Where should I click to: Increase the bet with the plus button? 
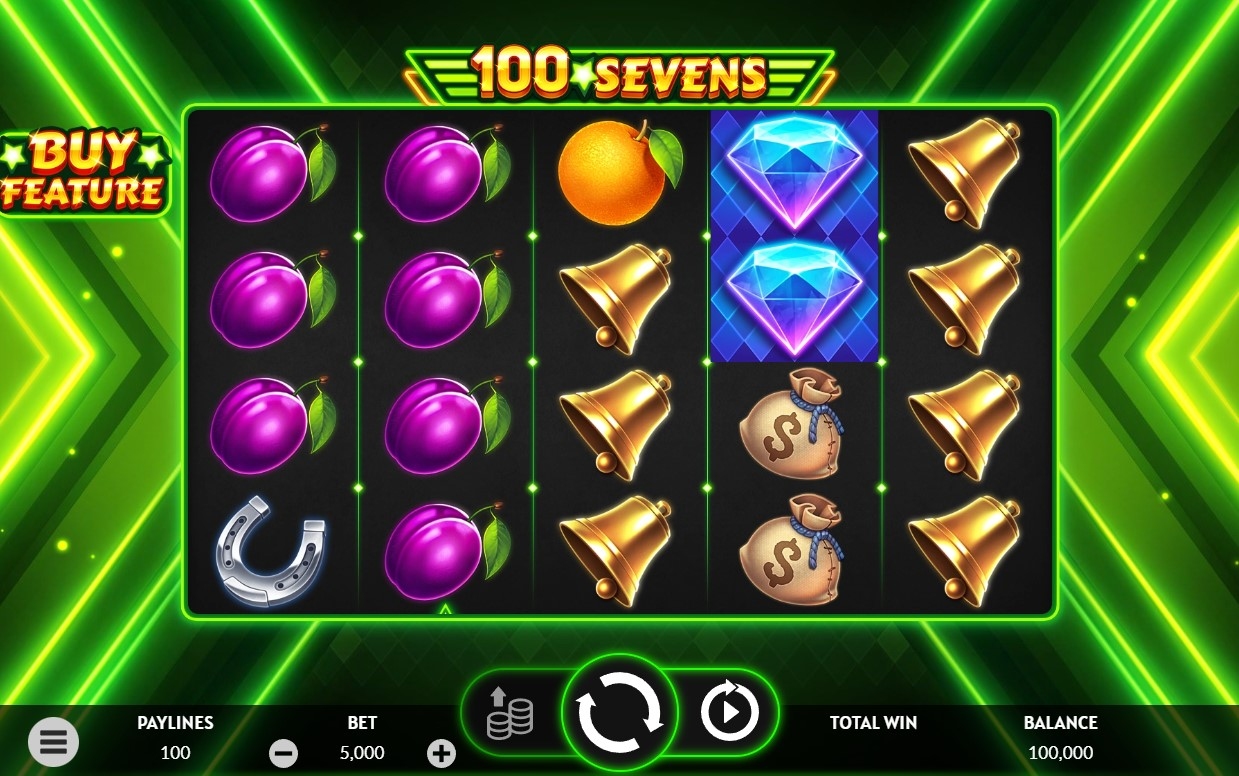[441, 753]
